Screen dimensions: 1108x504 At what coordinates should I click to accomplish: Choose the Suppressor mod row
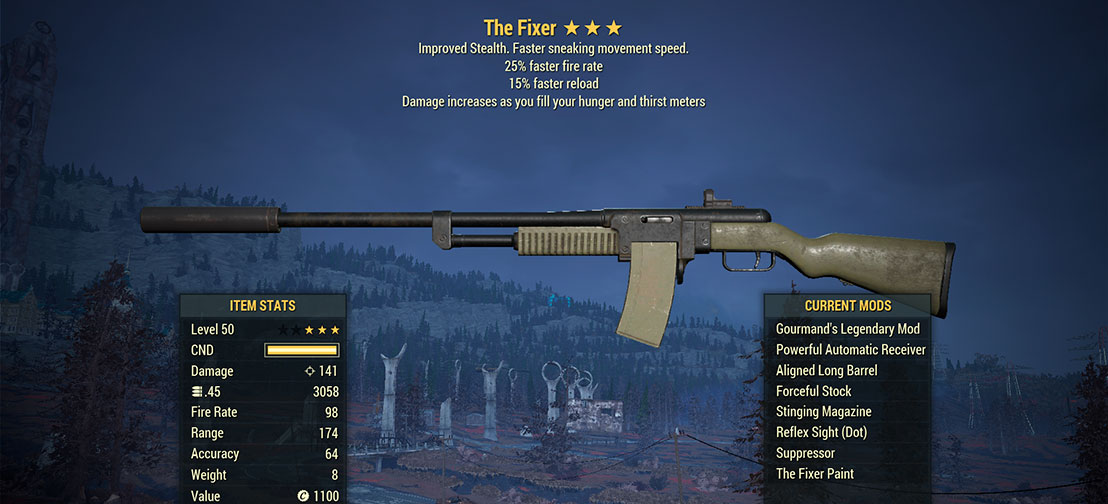point(806,454)
